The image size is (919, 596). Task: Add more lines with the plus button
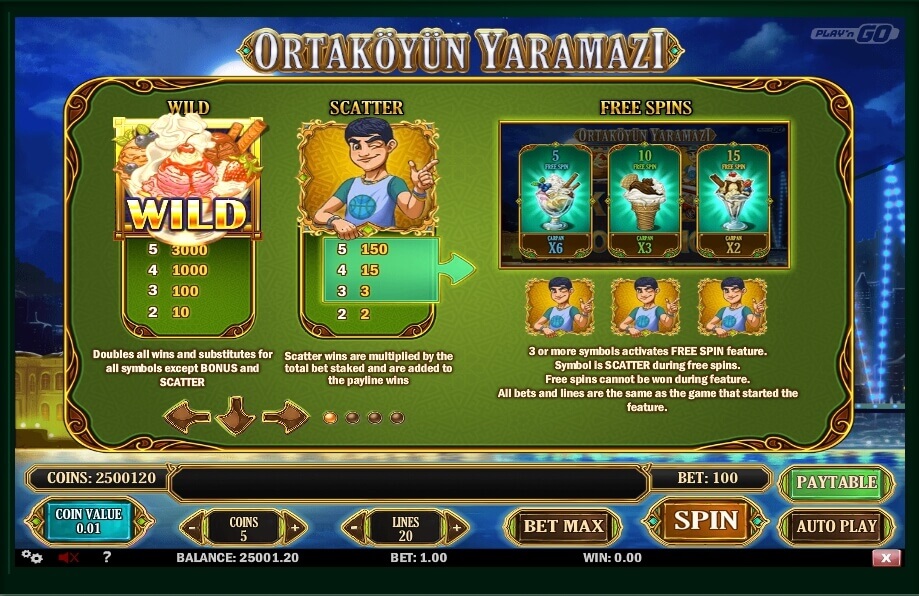(x=456, y=526)
